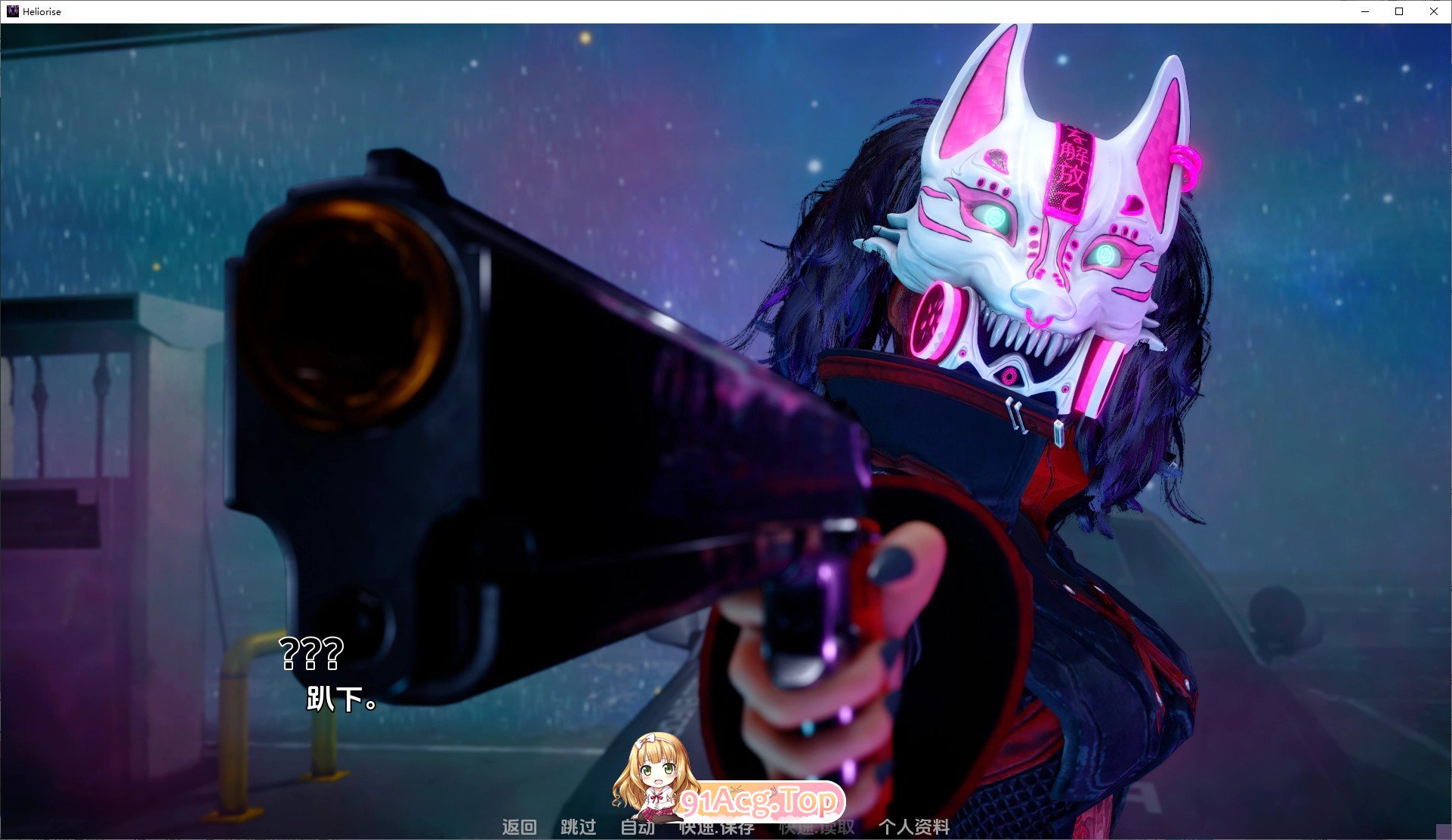Minimize the Heliorise window
The width and height of the screenshot is (1452, 840).
pyautogui.click(x=1365, y=11)
